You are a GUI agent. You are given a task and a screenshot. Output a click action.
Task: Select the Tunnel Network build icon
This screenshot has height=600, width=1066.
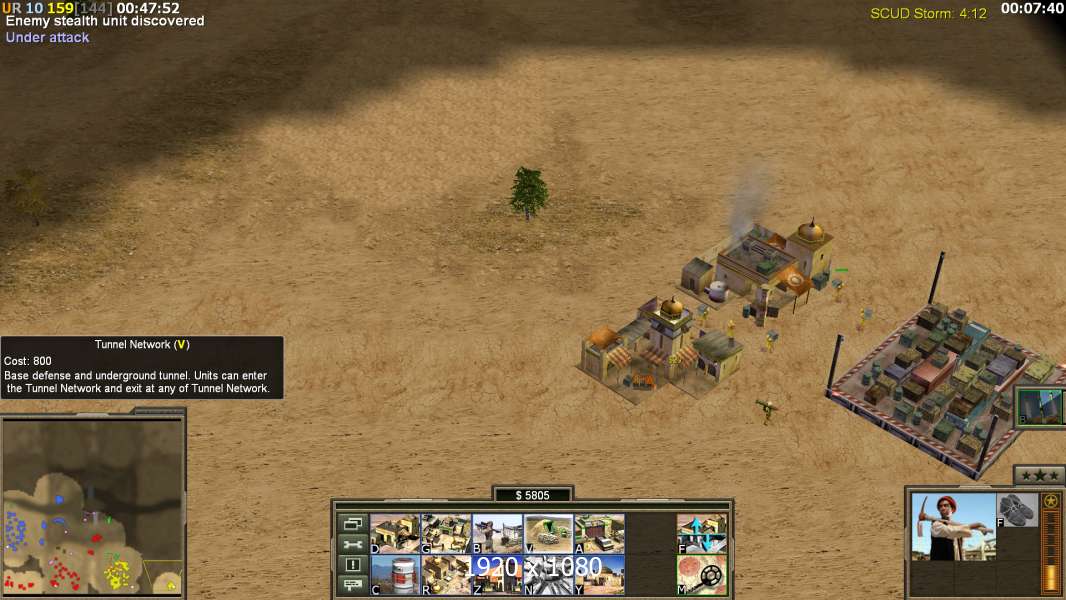(x=549, y=534)
